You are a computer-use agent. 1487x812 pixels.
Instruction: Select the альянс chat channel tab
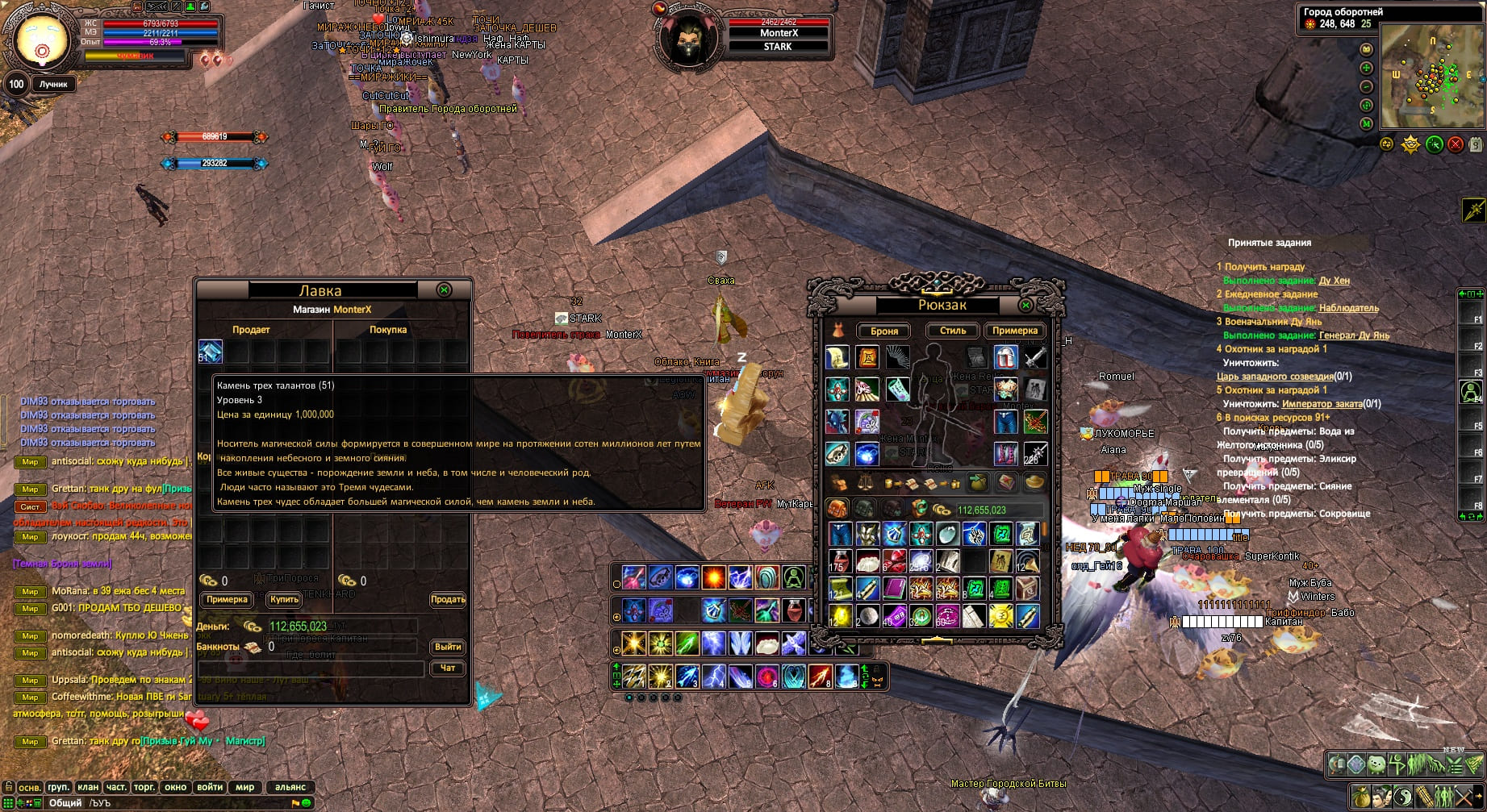click(x=290, y=787)
